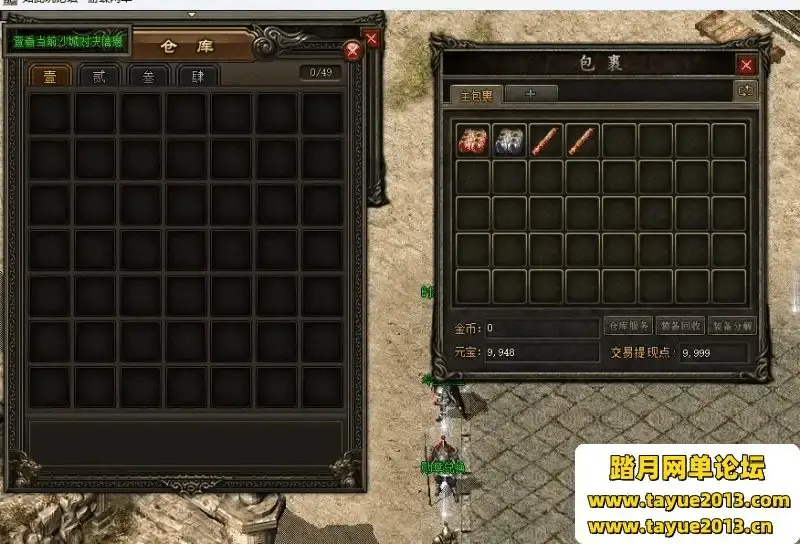Open 仓库服务 warehouse service
The width and height of the screenshot is (800, 544).
[x=629, y=326]
